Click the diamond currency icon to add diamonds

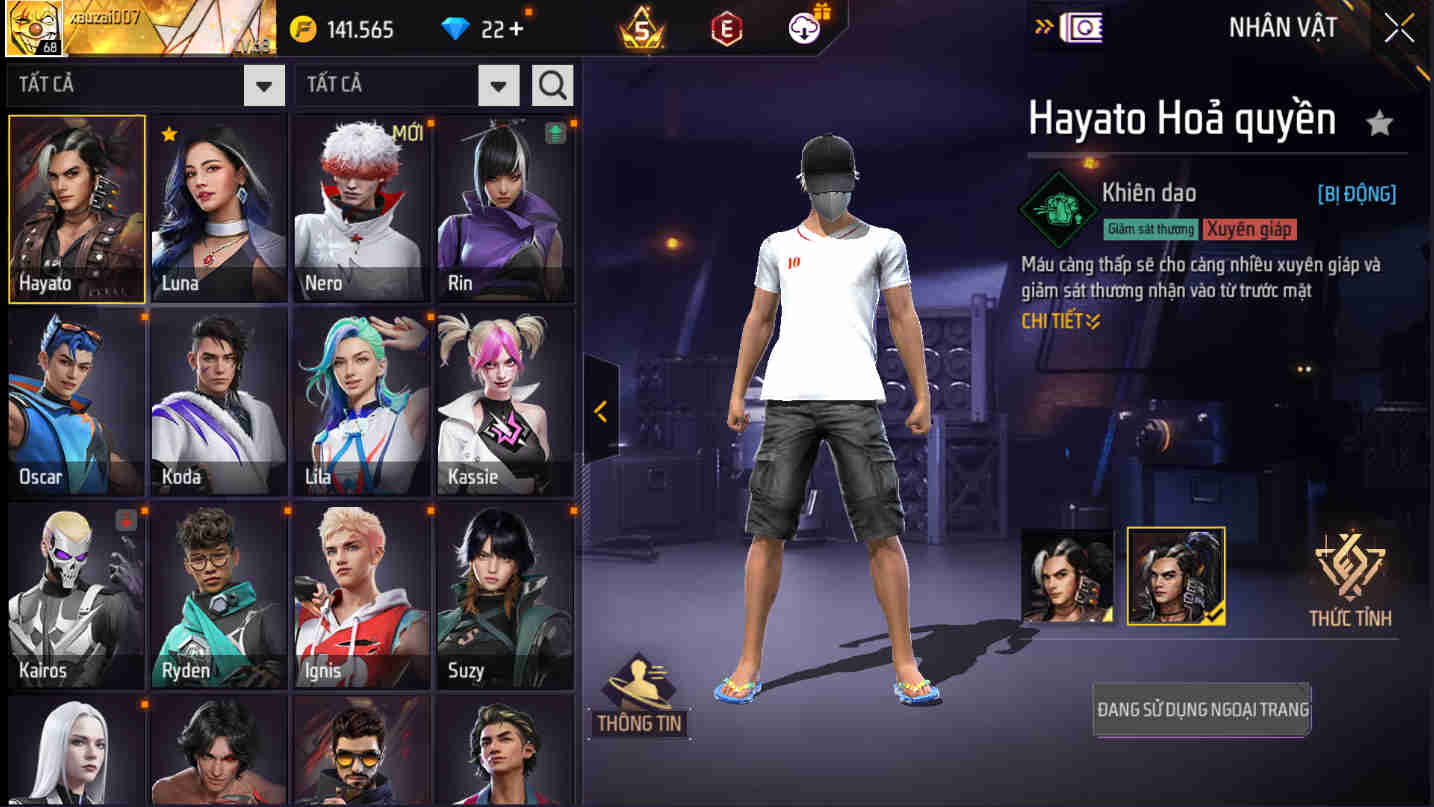456,29
